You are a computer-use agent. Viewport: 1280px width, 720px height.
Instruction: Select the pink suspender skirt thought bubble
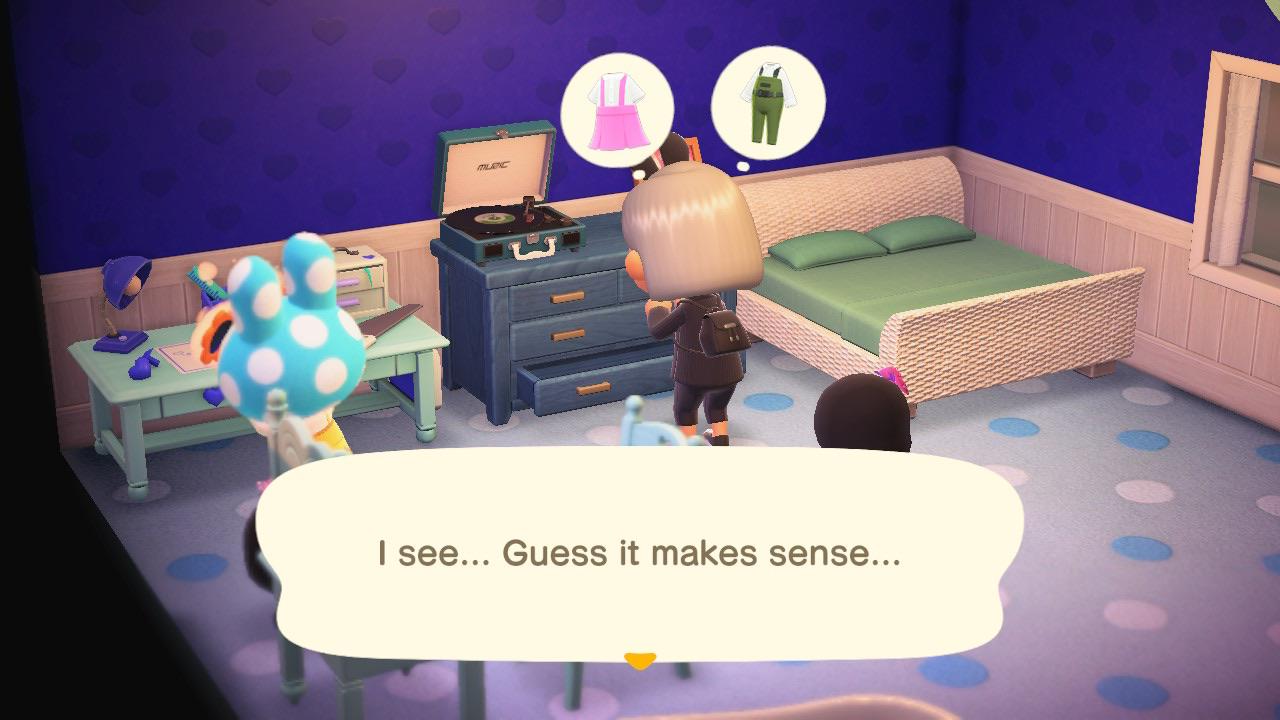(617, 107)
